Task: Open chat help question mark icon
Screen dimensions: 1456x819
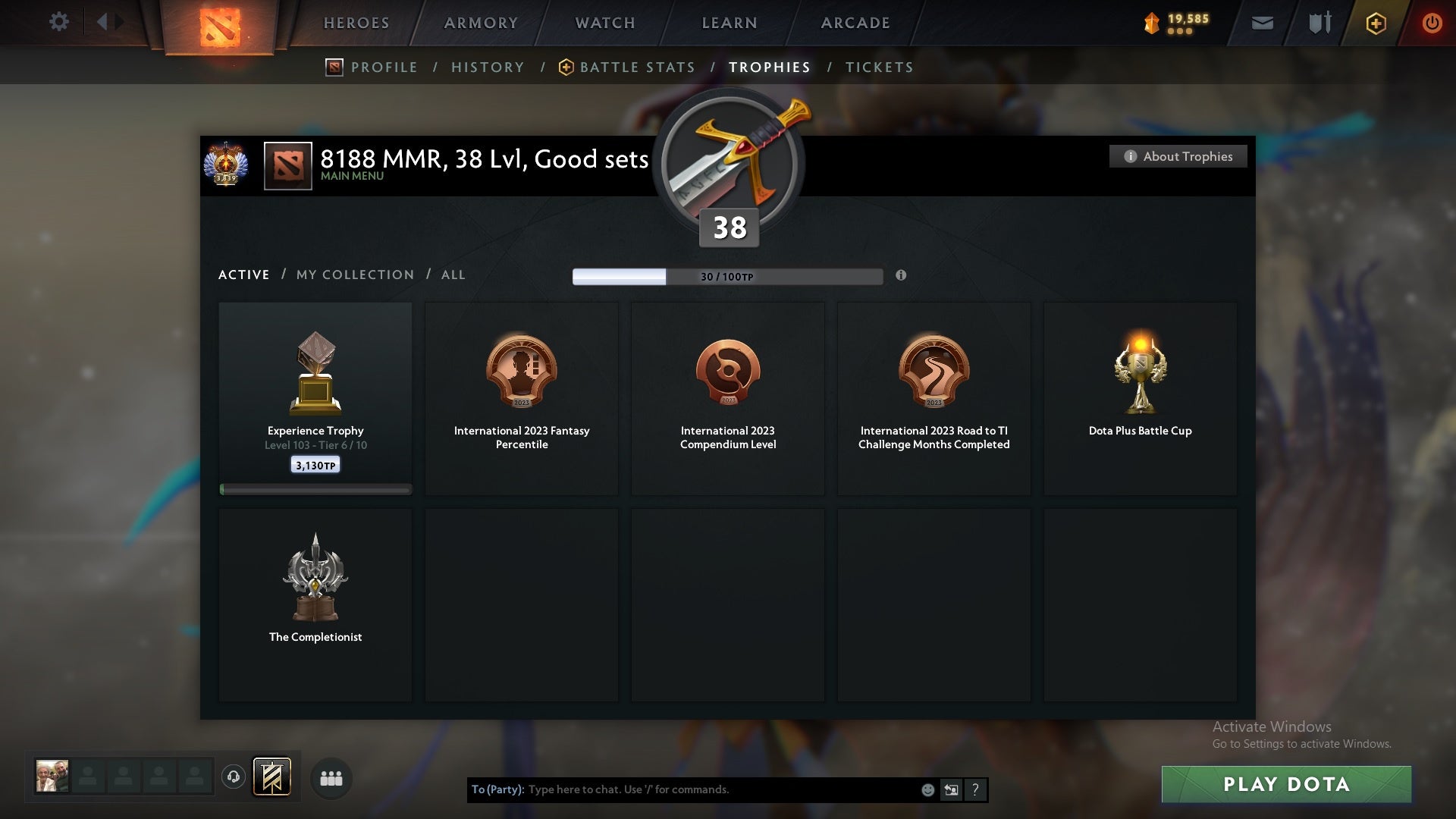Action: pos(976,789)
